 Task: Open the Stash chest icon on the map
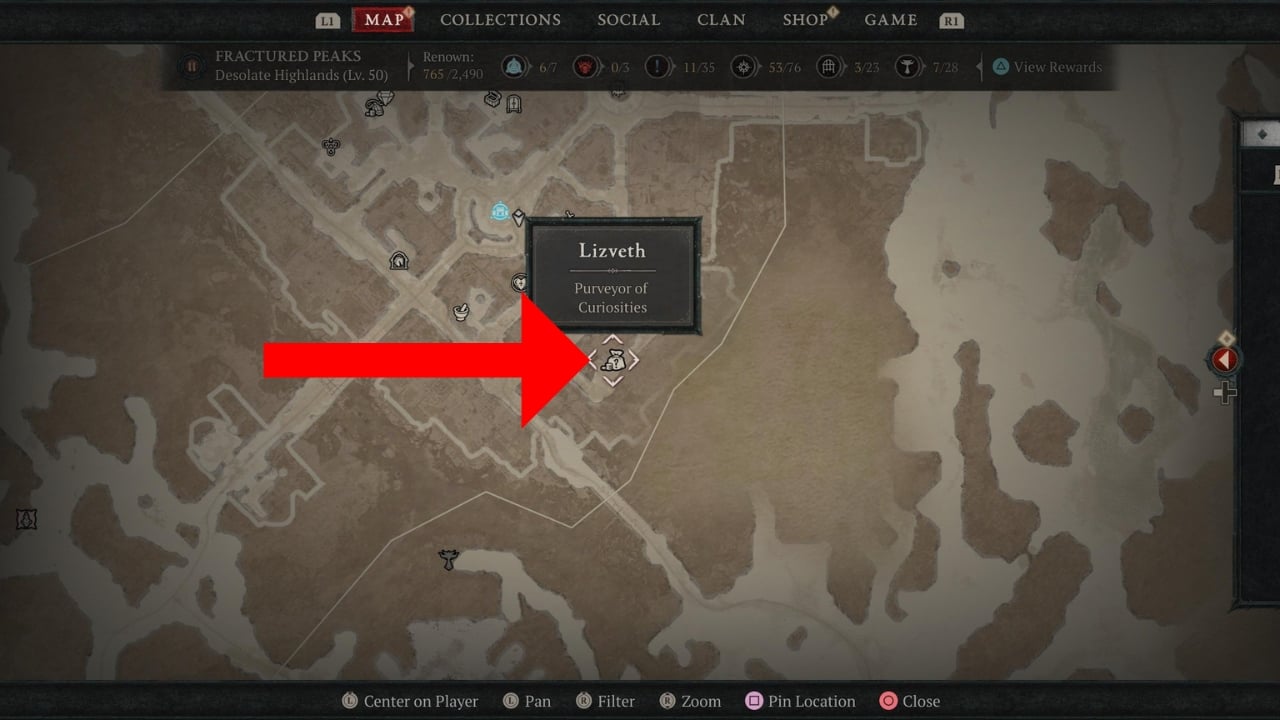[x=493, y=100]
